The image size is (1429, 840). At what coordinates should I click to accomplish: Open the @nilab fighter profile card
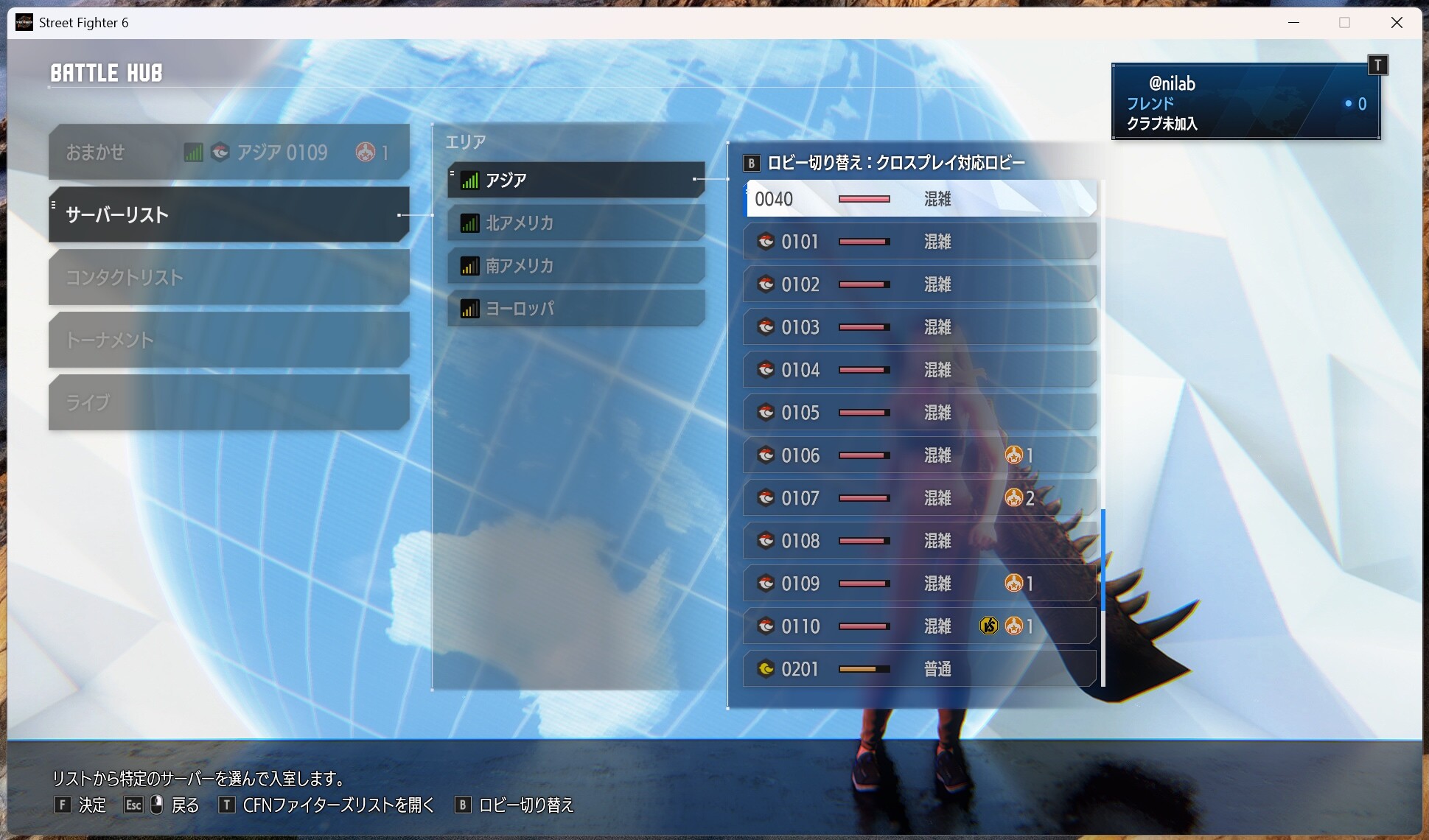tap(1245, 102)
